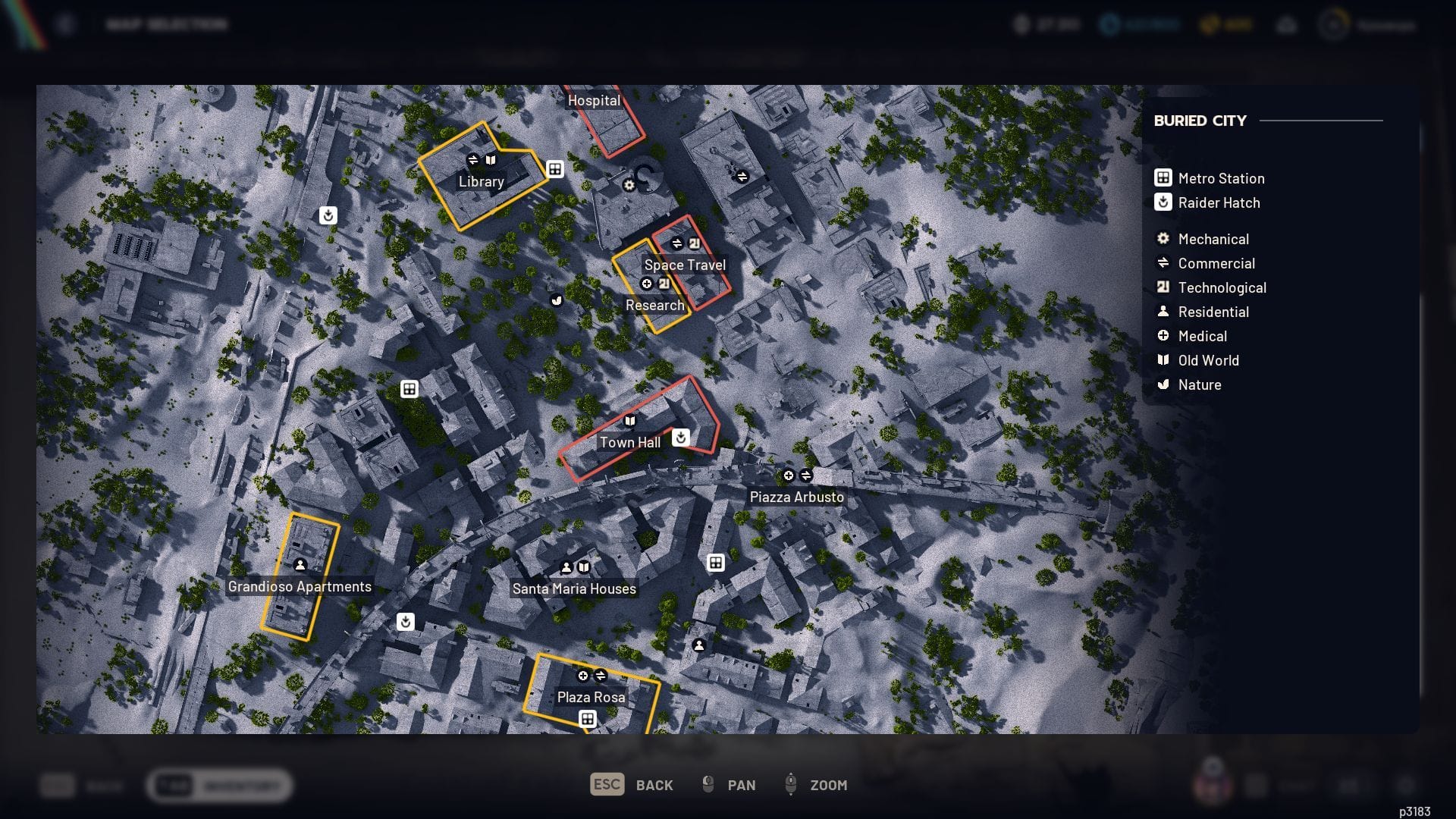Viewport: 1456px width, 819px height.
Task: Click the Residential icon at Santa Maria Houses
Action: click(566, 566)
